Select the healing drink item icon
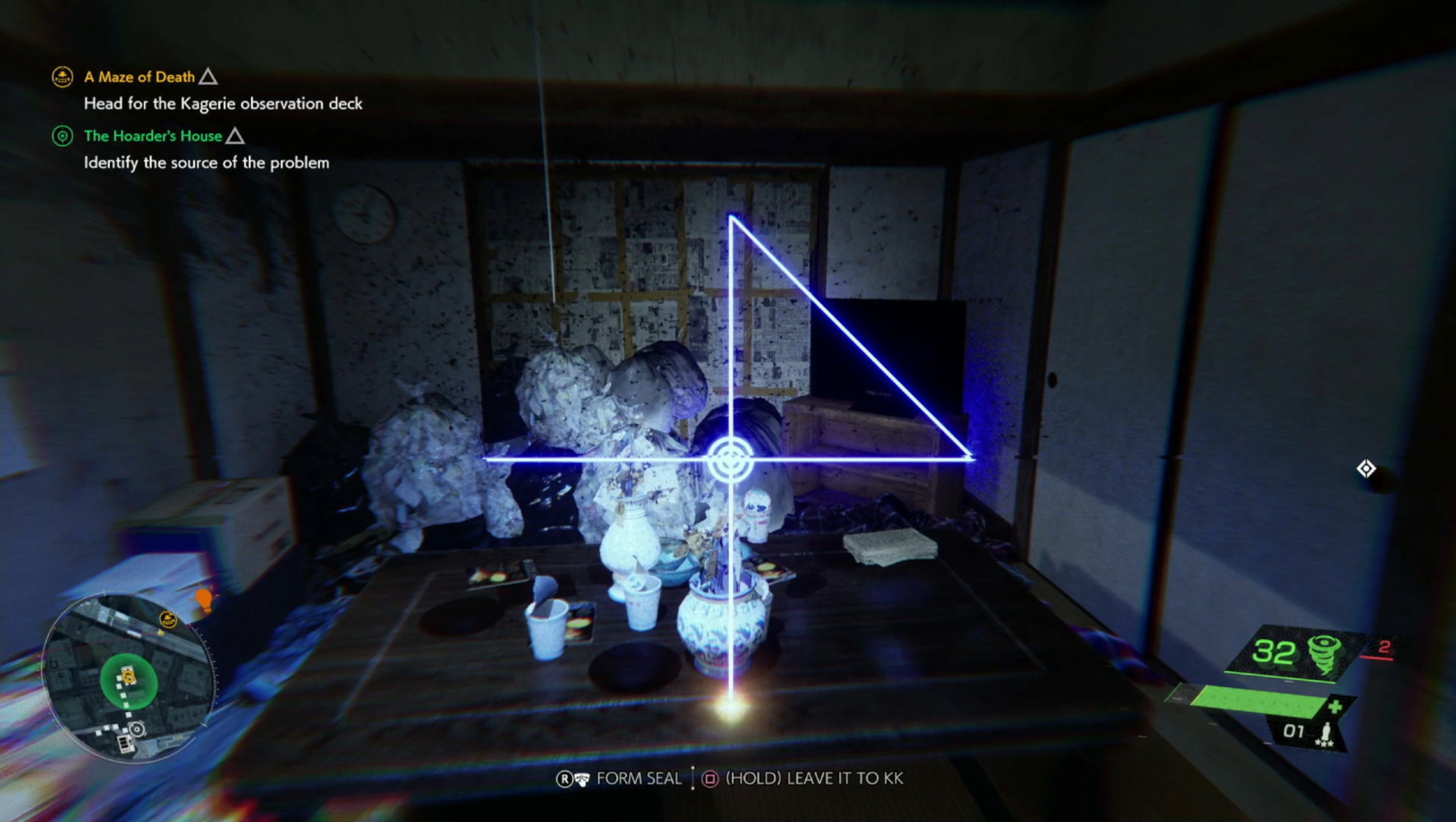Viewport: 1456px width, 822px height. (1326, 730)
